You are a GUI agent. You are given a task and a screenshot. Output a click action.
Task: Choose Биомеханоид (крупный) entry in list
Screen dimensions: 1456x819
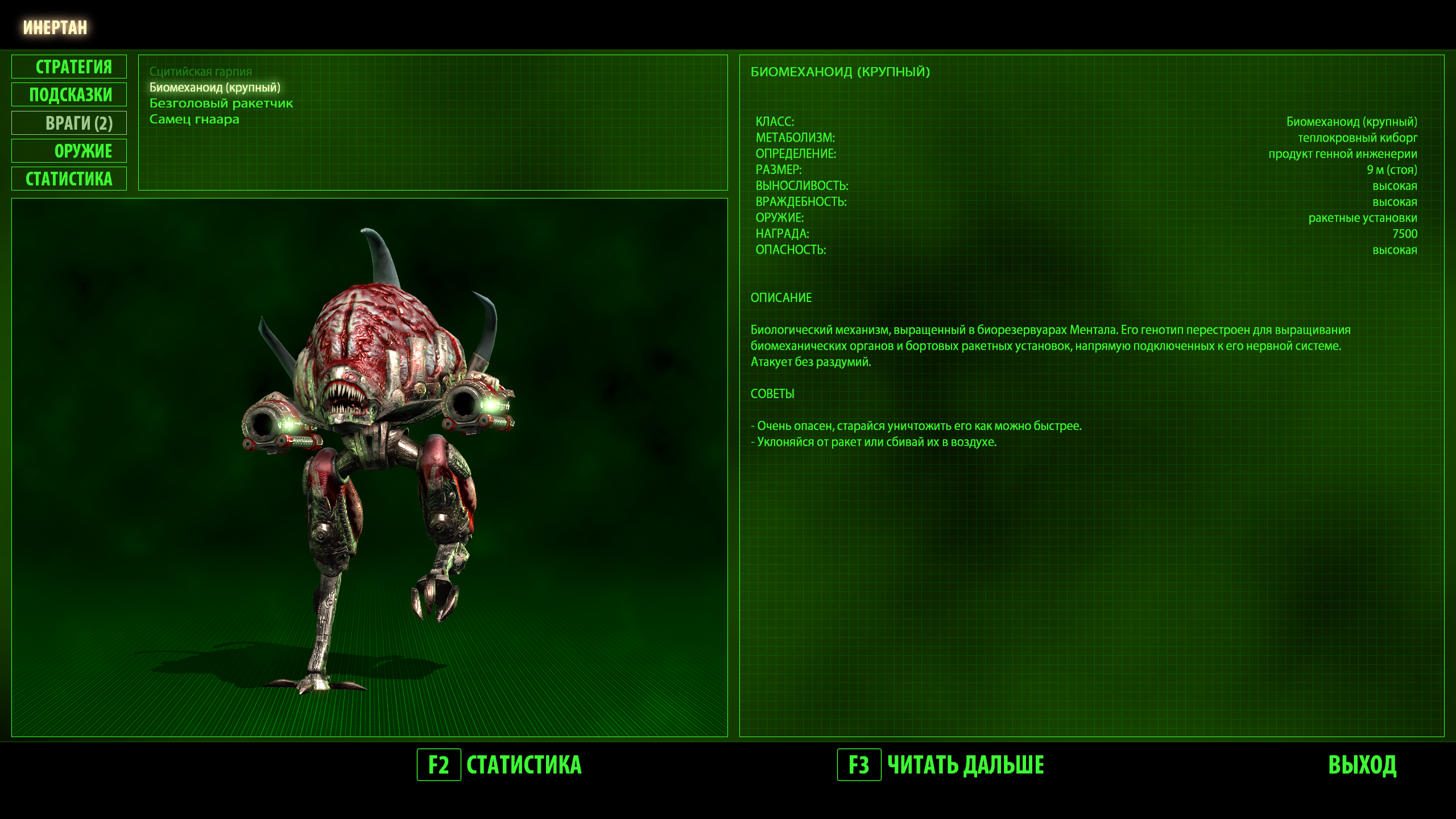[214, 88]
